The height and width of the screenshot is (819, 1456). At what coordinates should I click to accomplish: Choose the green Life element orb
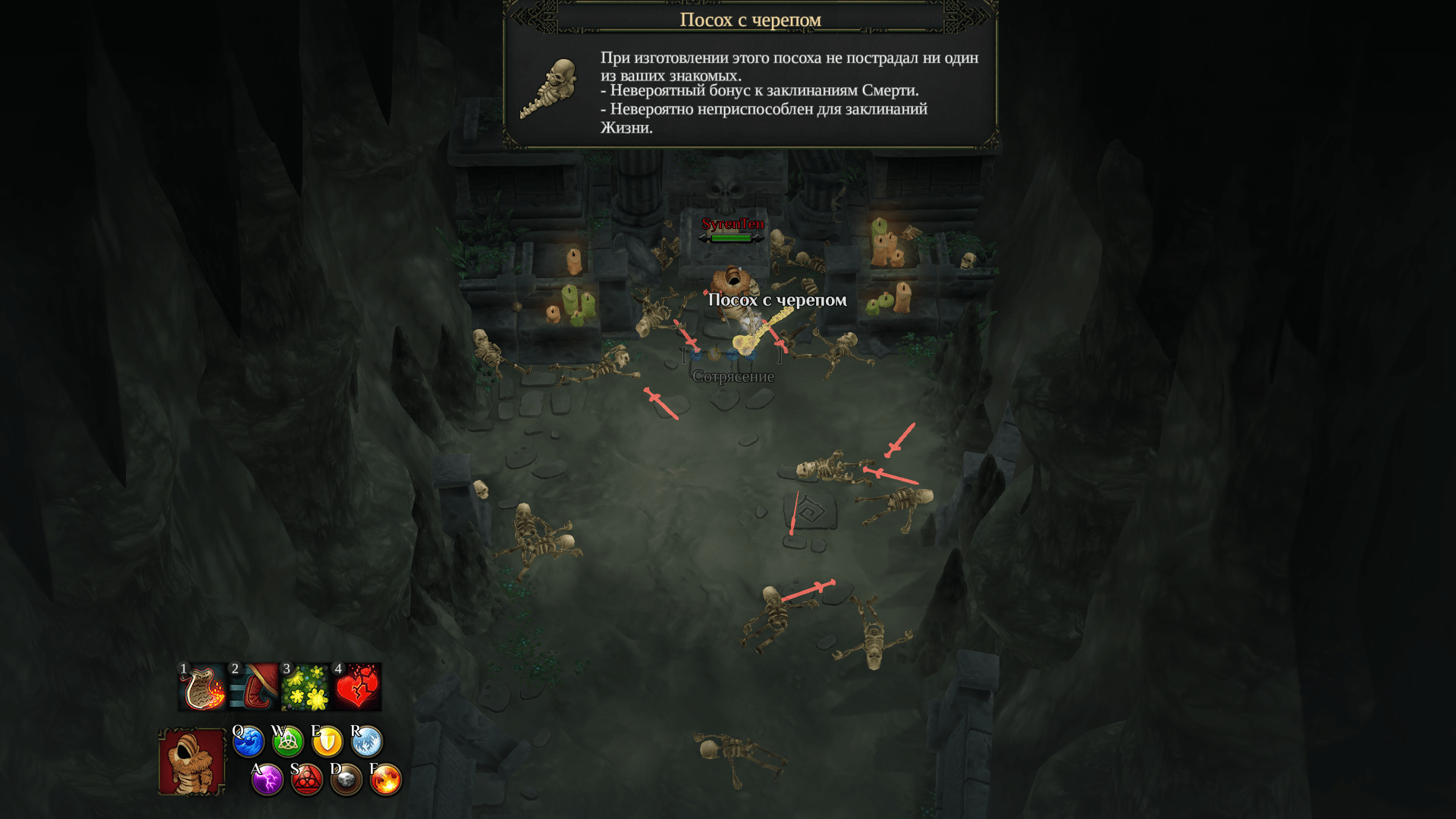288,742
